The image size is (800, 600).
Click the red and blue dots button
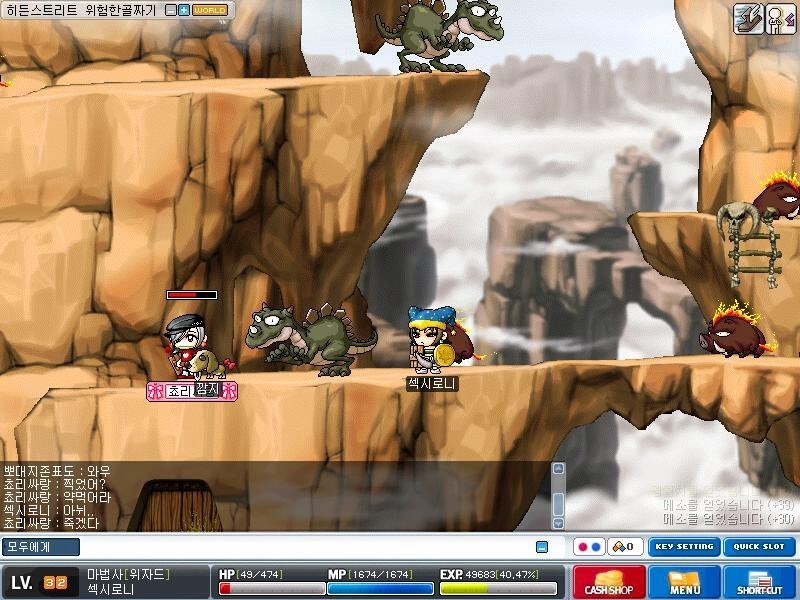tap(589, 547)
